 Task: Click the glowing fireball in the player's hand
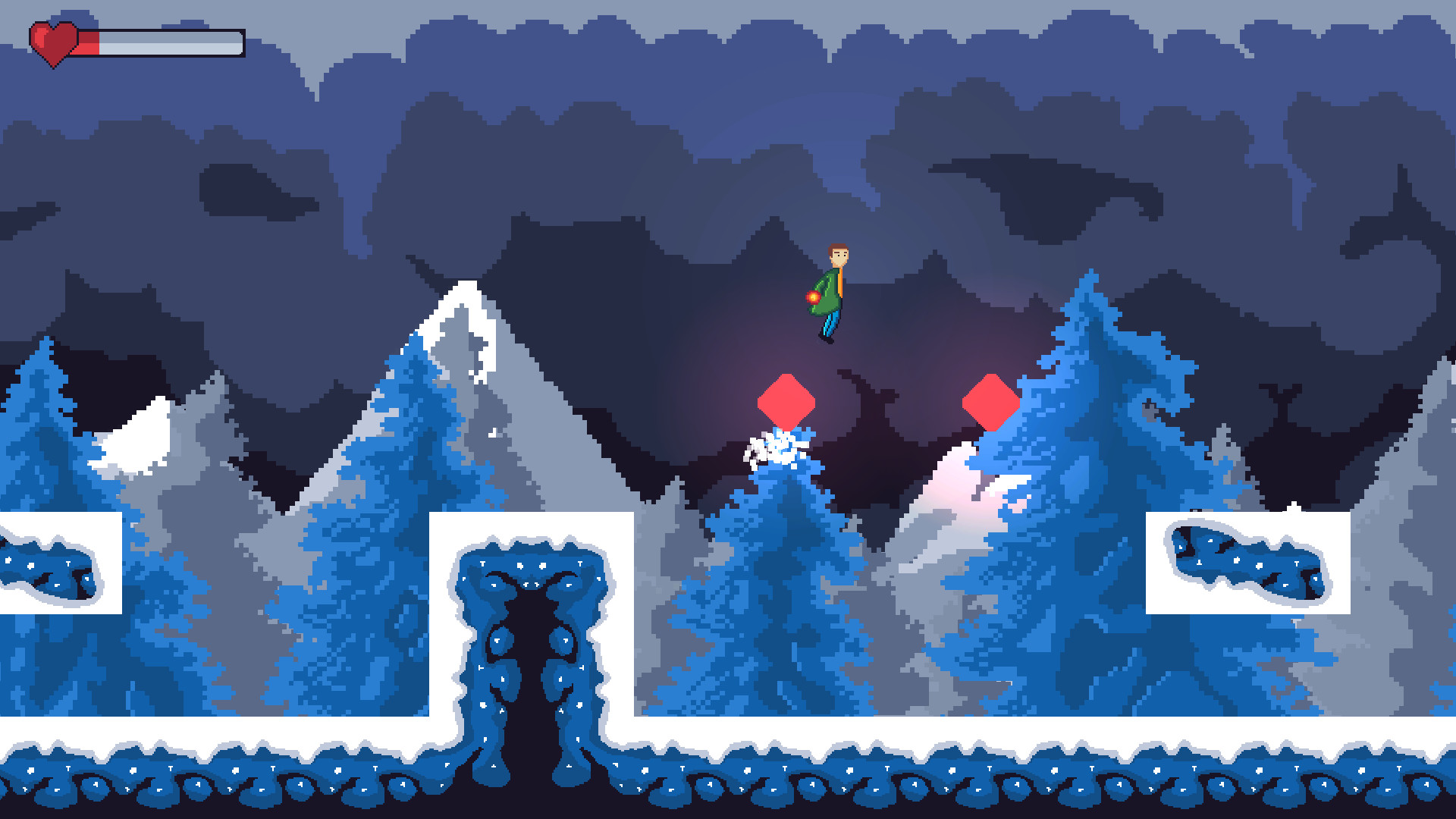click(x=813, y=297)
